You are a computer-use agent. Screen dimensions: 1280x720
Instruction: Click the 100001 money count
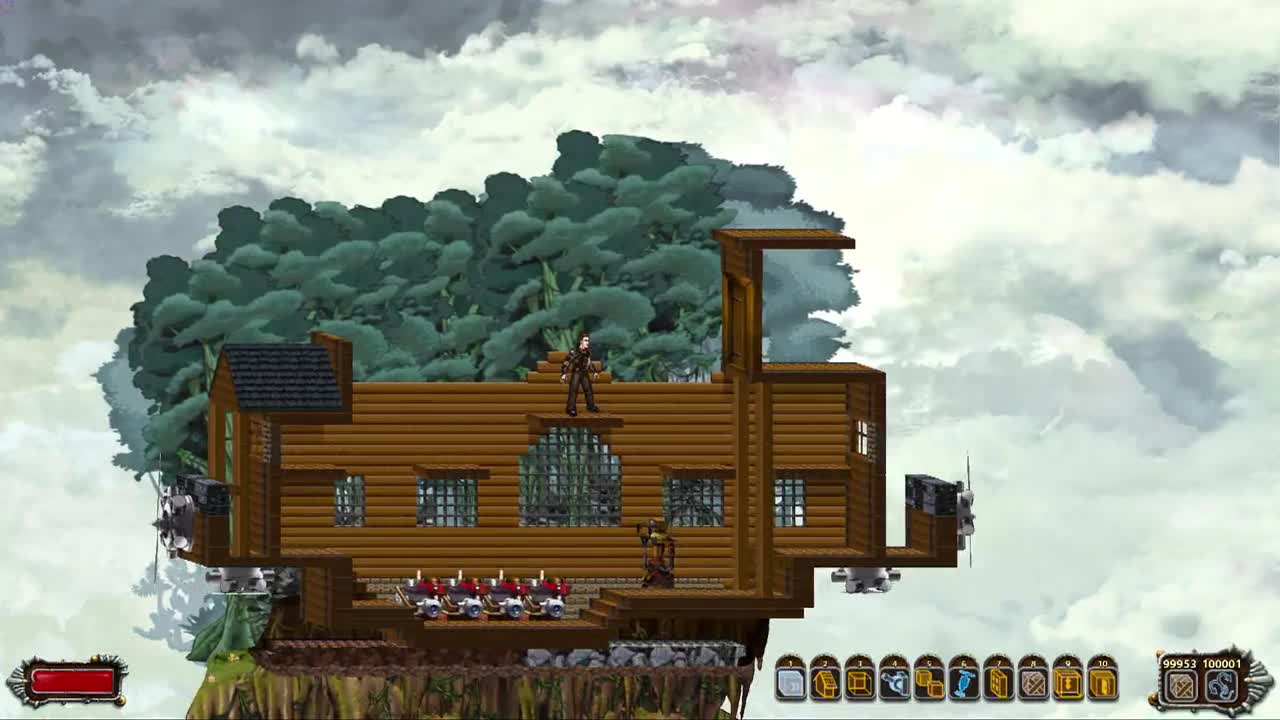pos(1222,666)
